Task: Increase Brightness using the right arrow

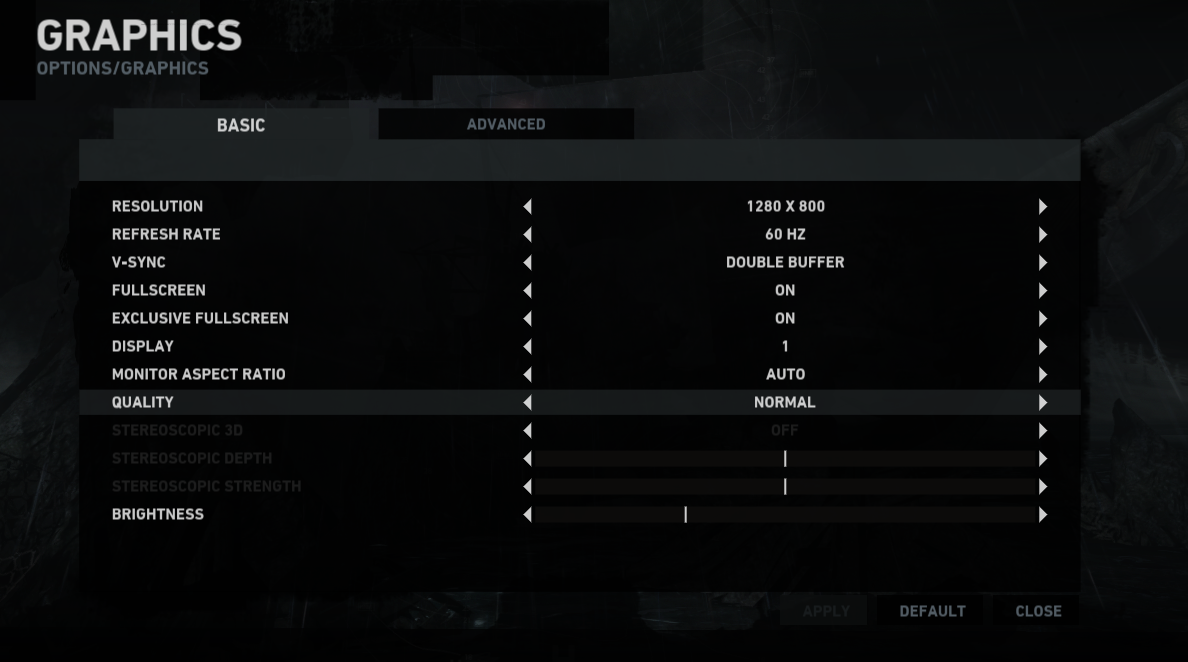Action: point(1042,515)
